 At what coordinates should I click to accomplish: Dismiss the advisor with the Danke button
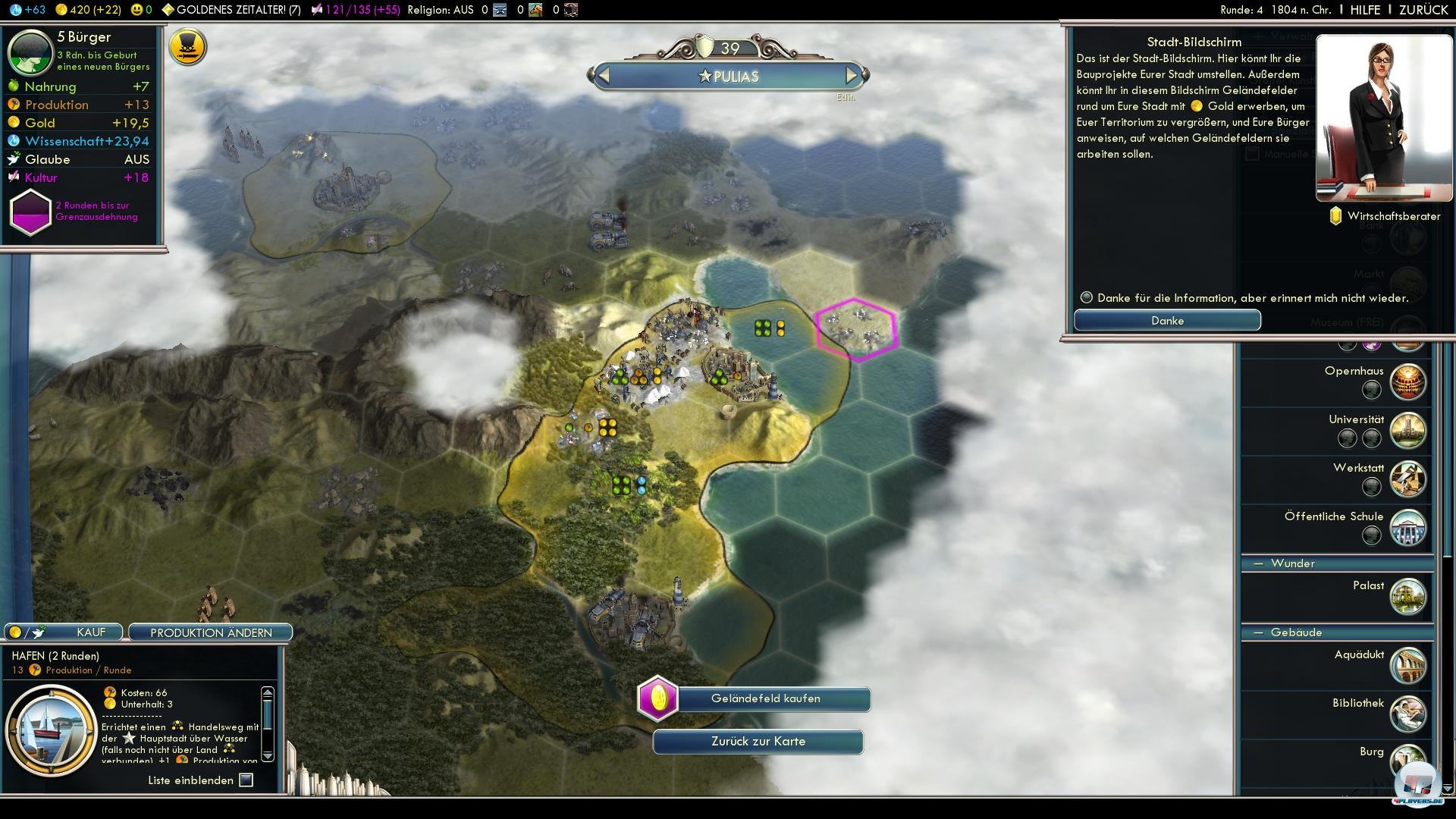[1167, 321]
